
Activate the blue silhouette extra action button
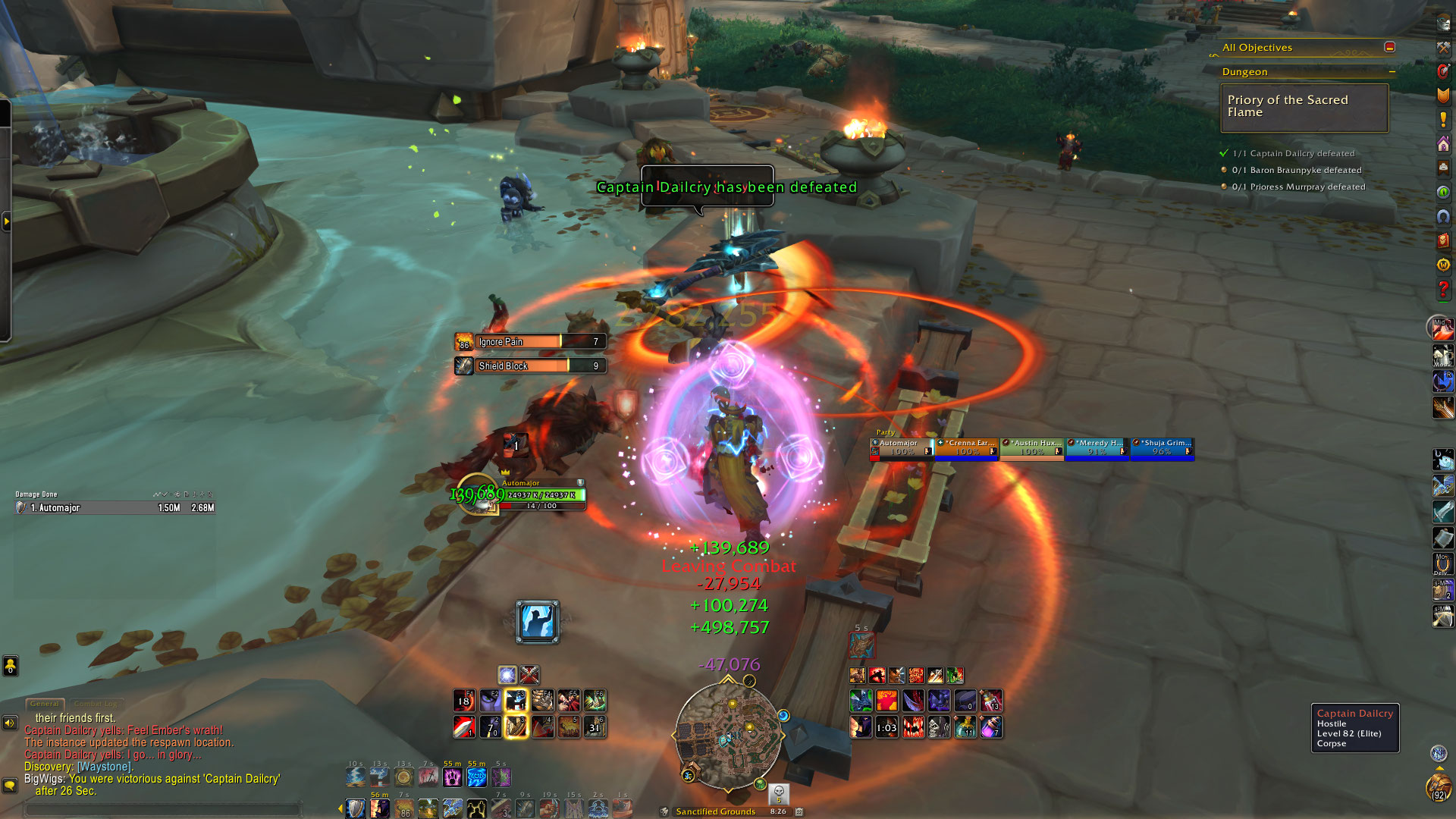[537, 622]
